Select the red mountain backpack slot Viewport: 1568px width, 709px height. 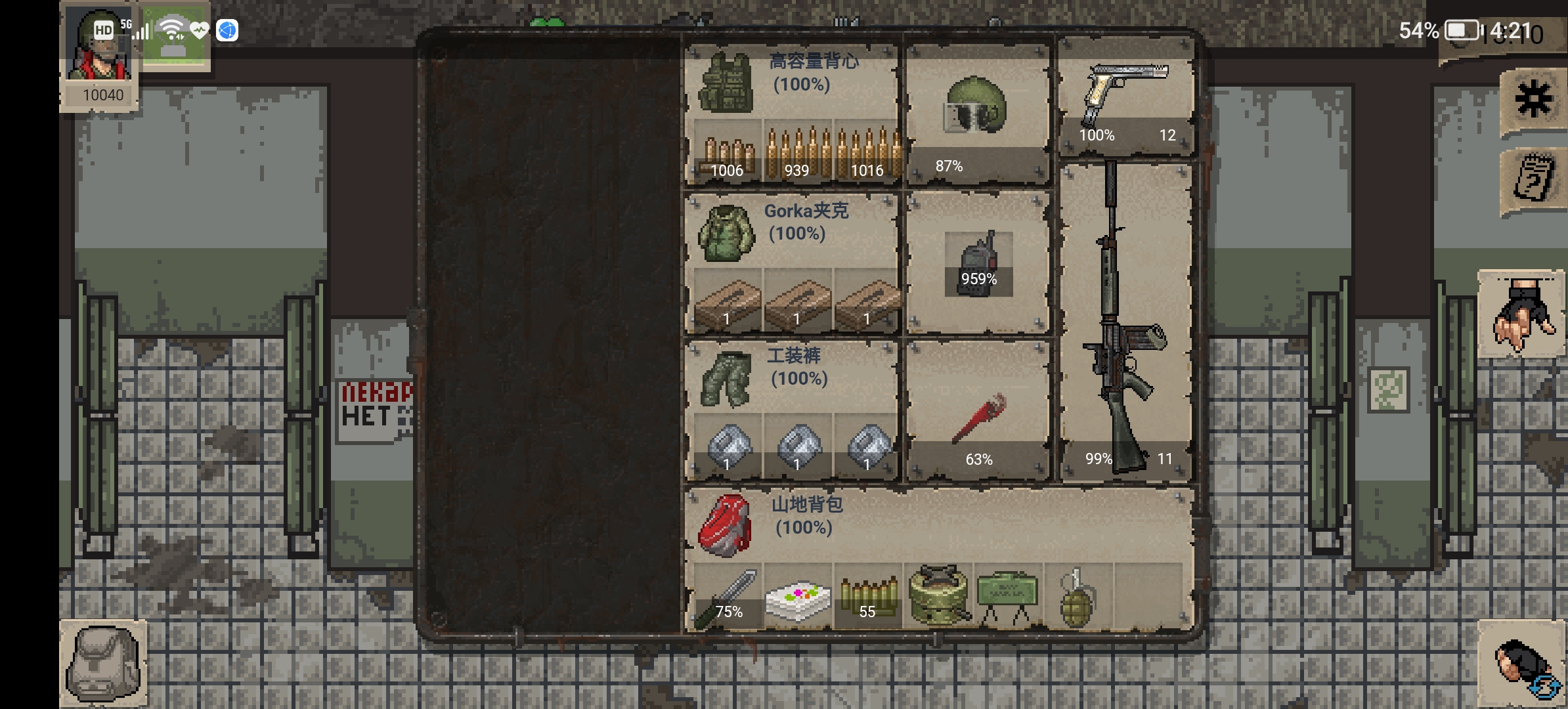pyautogui.click(x=724, y=525)
